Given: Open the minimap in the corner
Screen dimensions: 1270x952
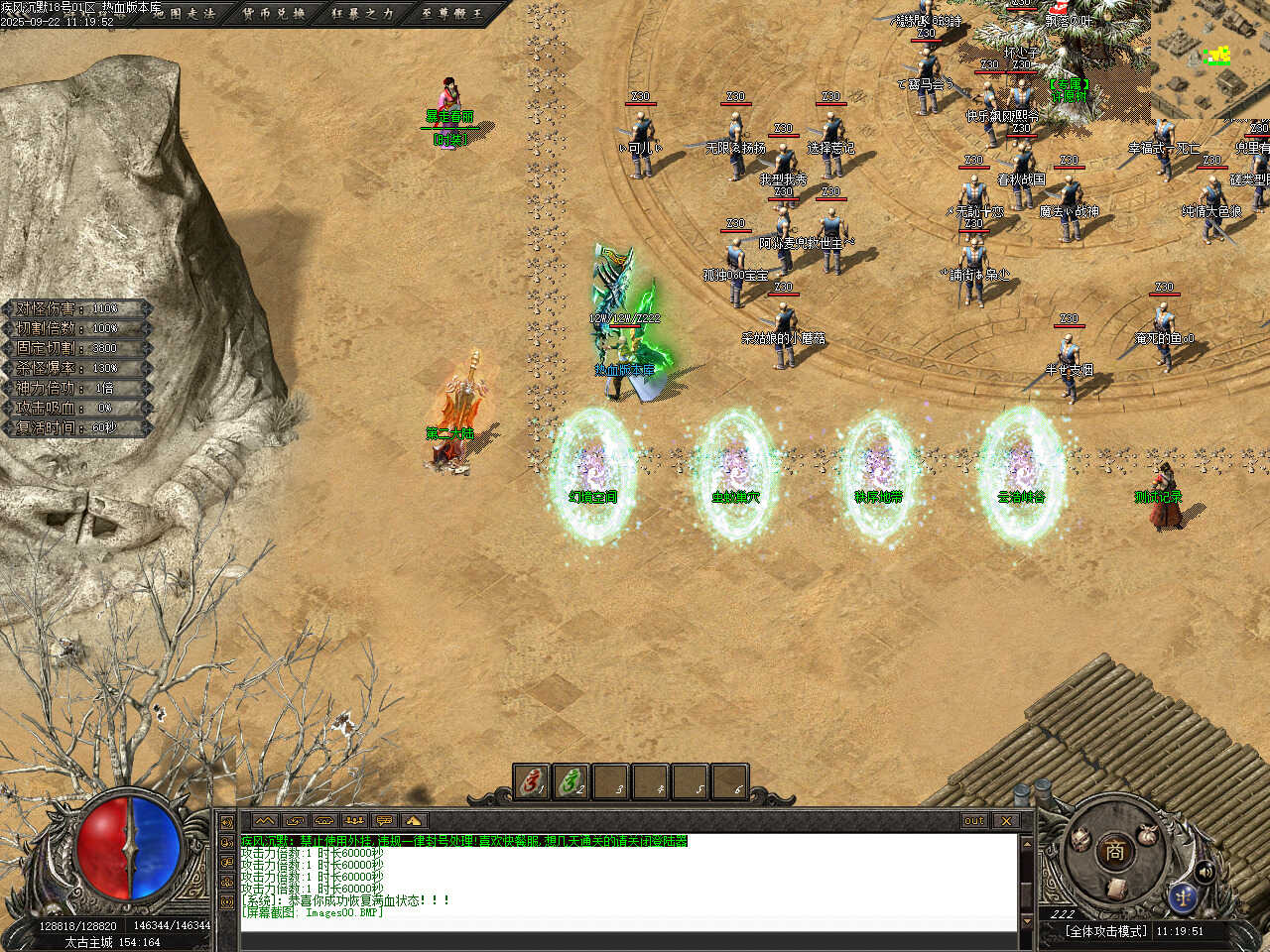Looking at the screenshot, I should 1210,59.
